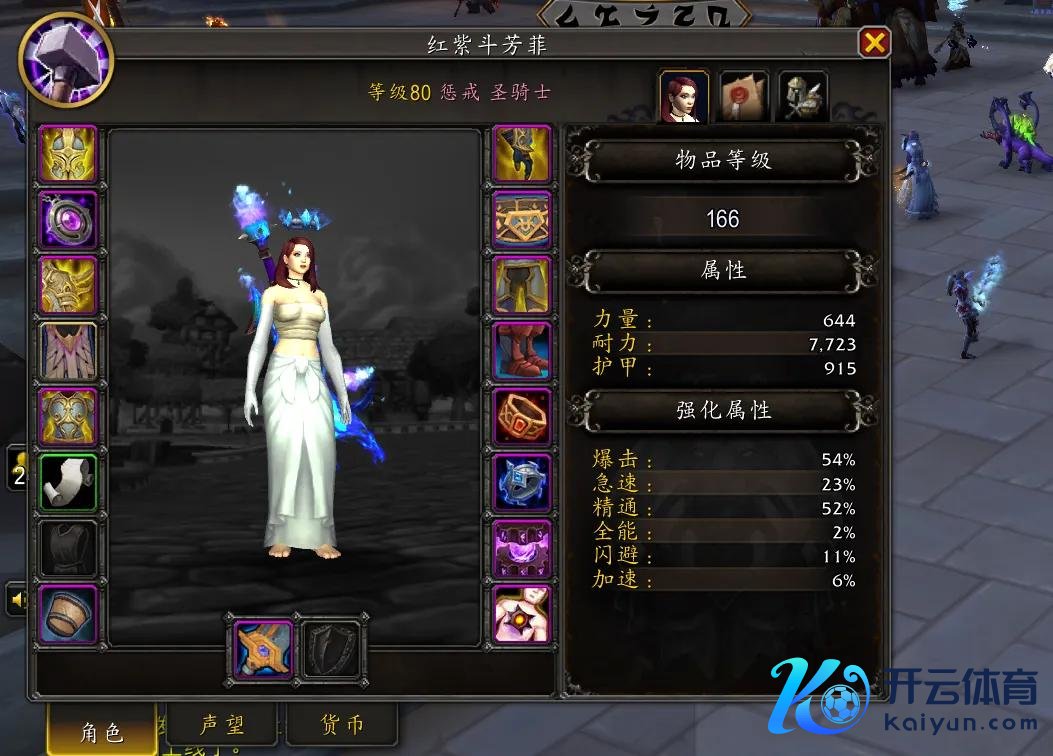Image resolution: width=1053 pixels, height=756 pixels.
Task: Open the 货币 tab
Action: click(342, 725)
